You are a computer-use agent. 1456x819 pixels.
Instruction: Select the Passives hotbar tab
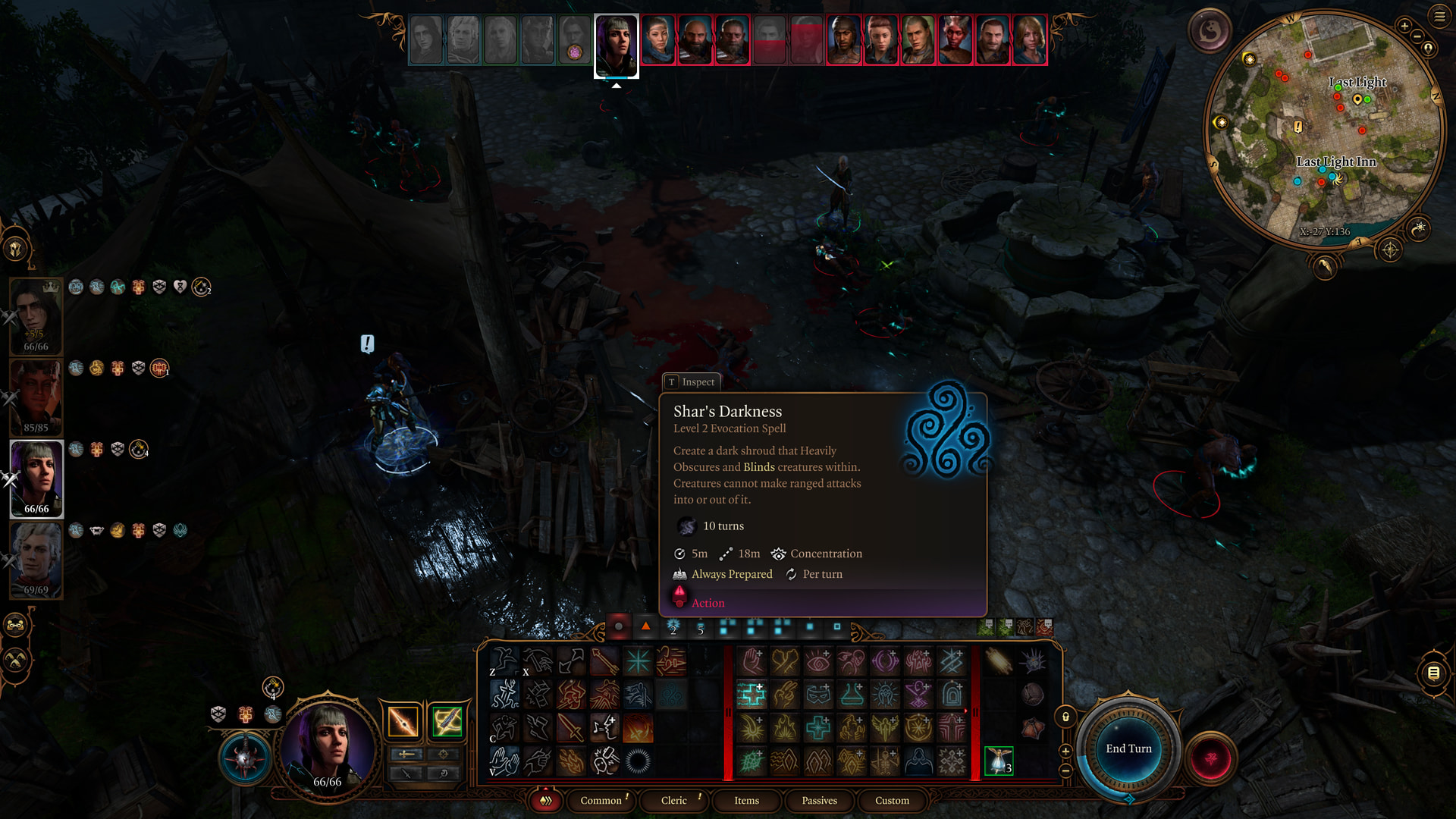click(819, 801)
